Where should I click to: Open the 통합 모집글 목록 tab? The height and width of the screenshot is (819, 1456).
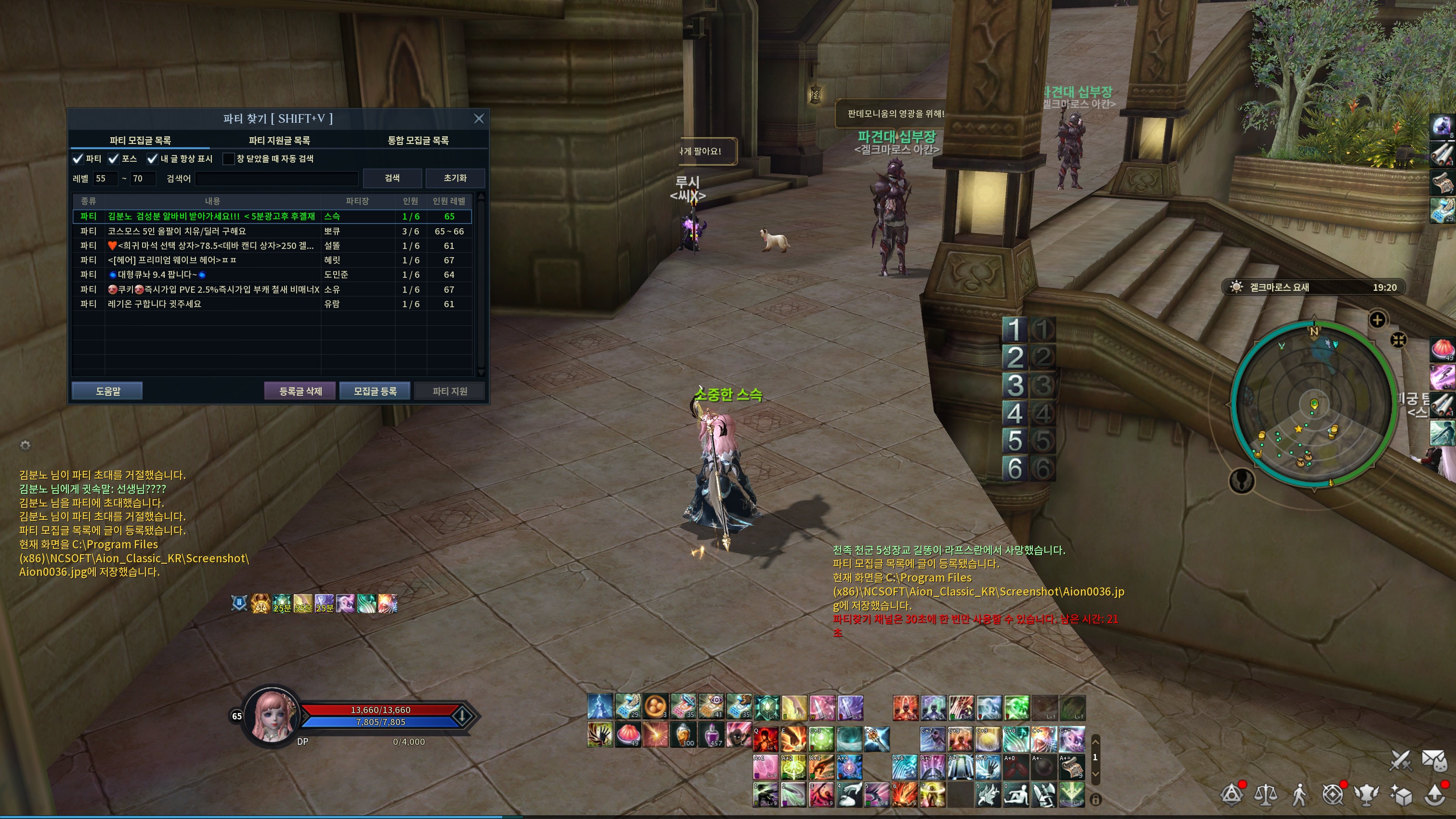[418, 140]
